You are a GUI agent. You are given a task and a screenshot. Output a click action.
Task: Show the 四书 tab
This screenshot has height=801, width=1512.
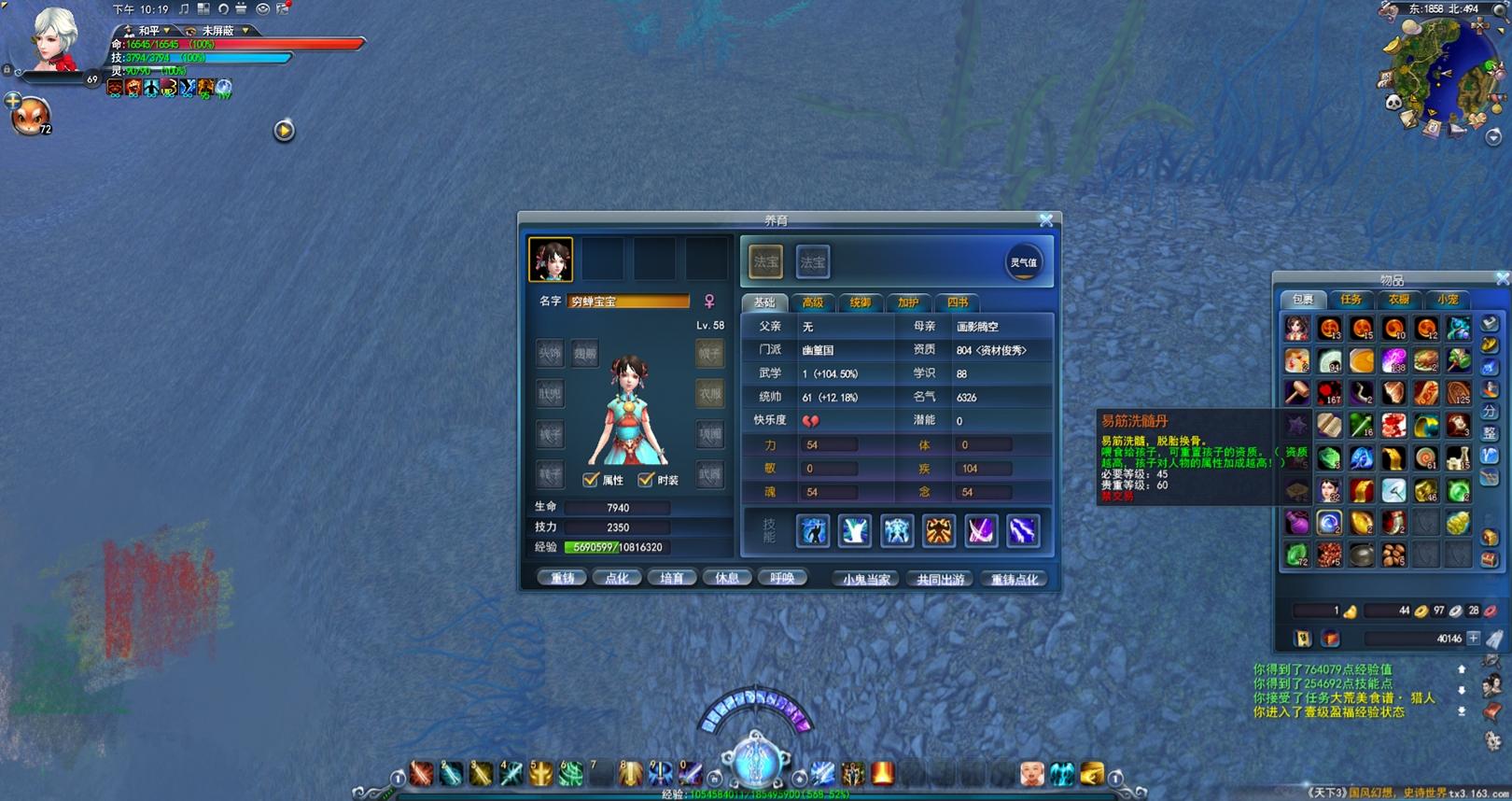(x=957, y=302)
